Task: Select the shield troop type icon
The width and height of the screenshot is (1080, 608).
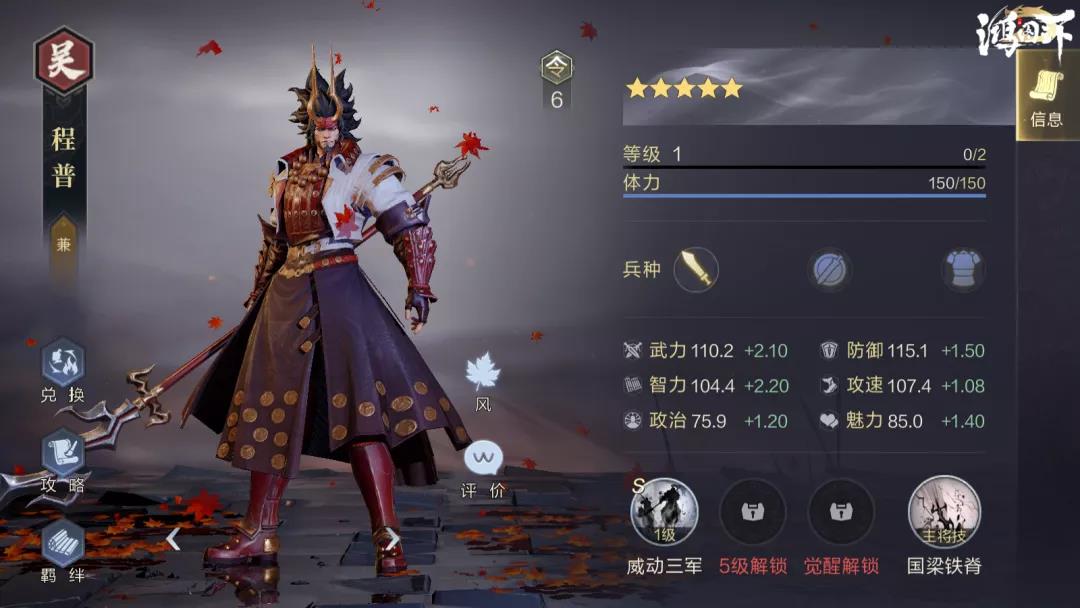Action: [830, 269]
